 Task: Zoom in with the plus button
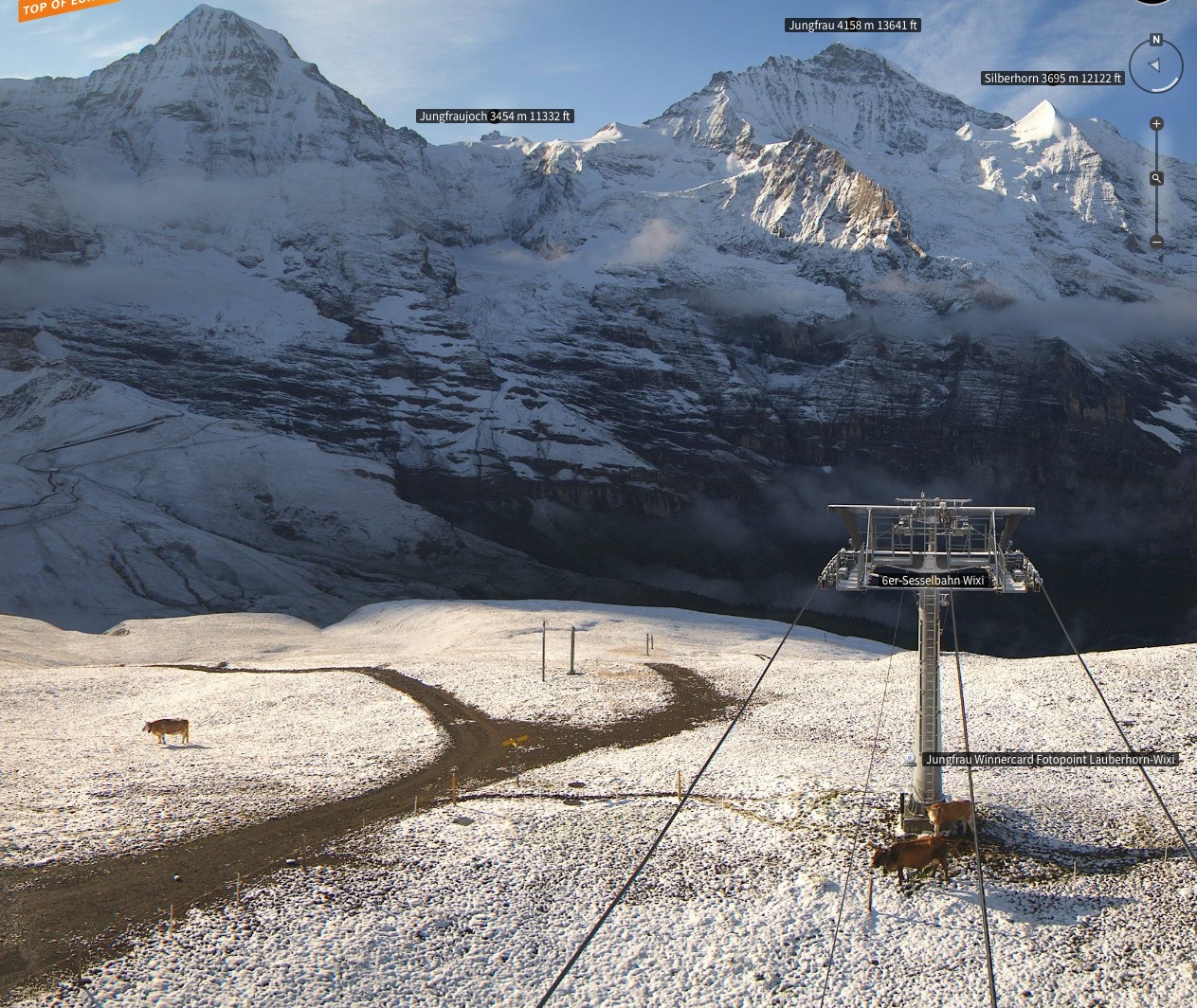point(1156,124)
